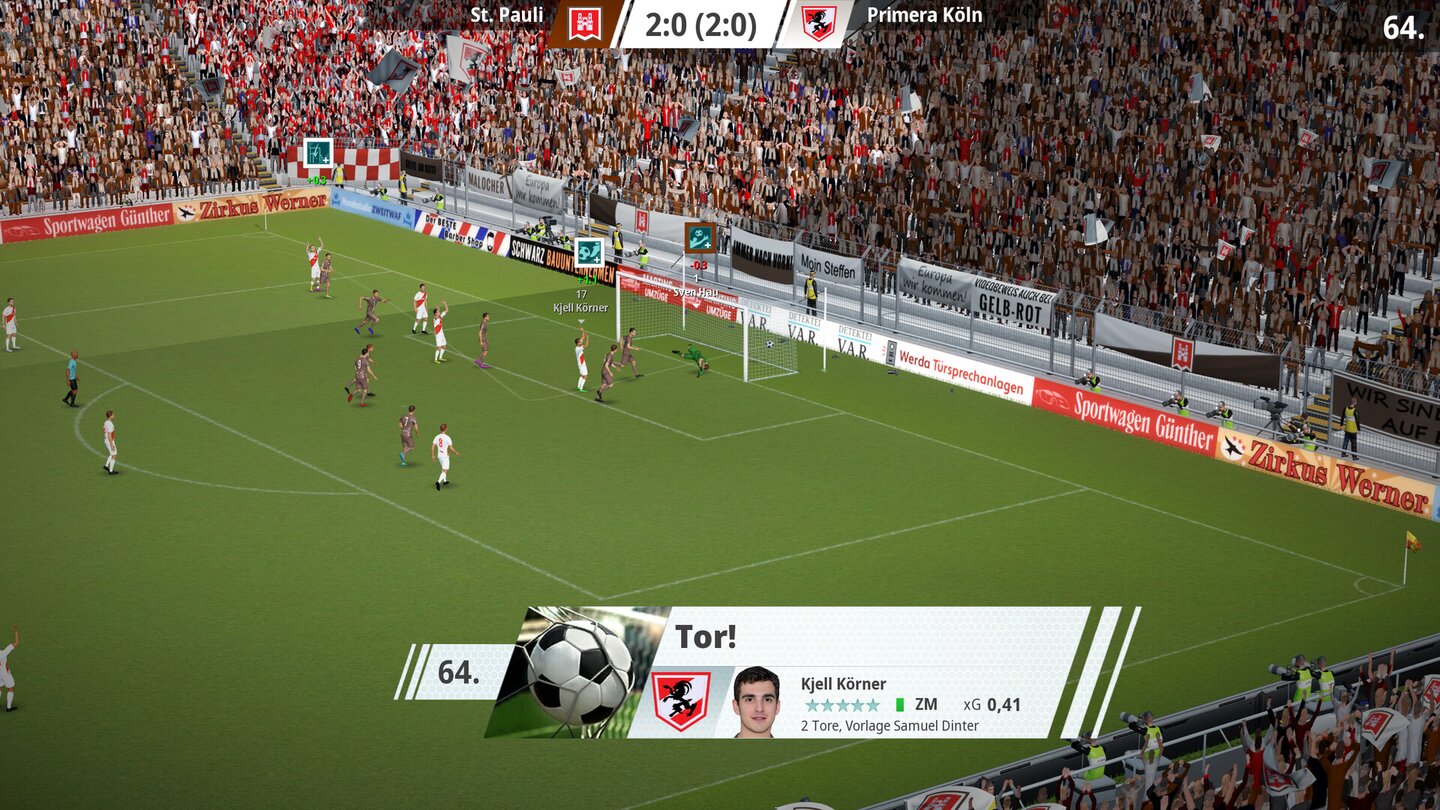Expand the small arrow below Kjell Körner's pitch label
Viewport: 1440px width, 810px height.
tap(580, 321)
